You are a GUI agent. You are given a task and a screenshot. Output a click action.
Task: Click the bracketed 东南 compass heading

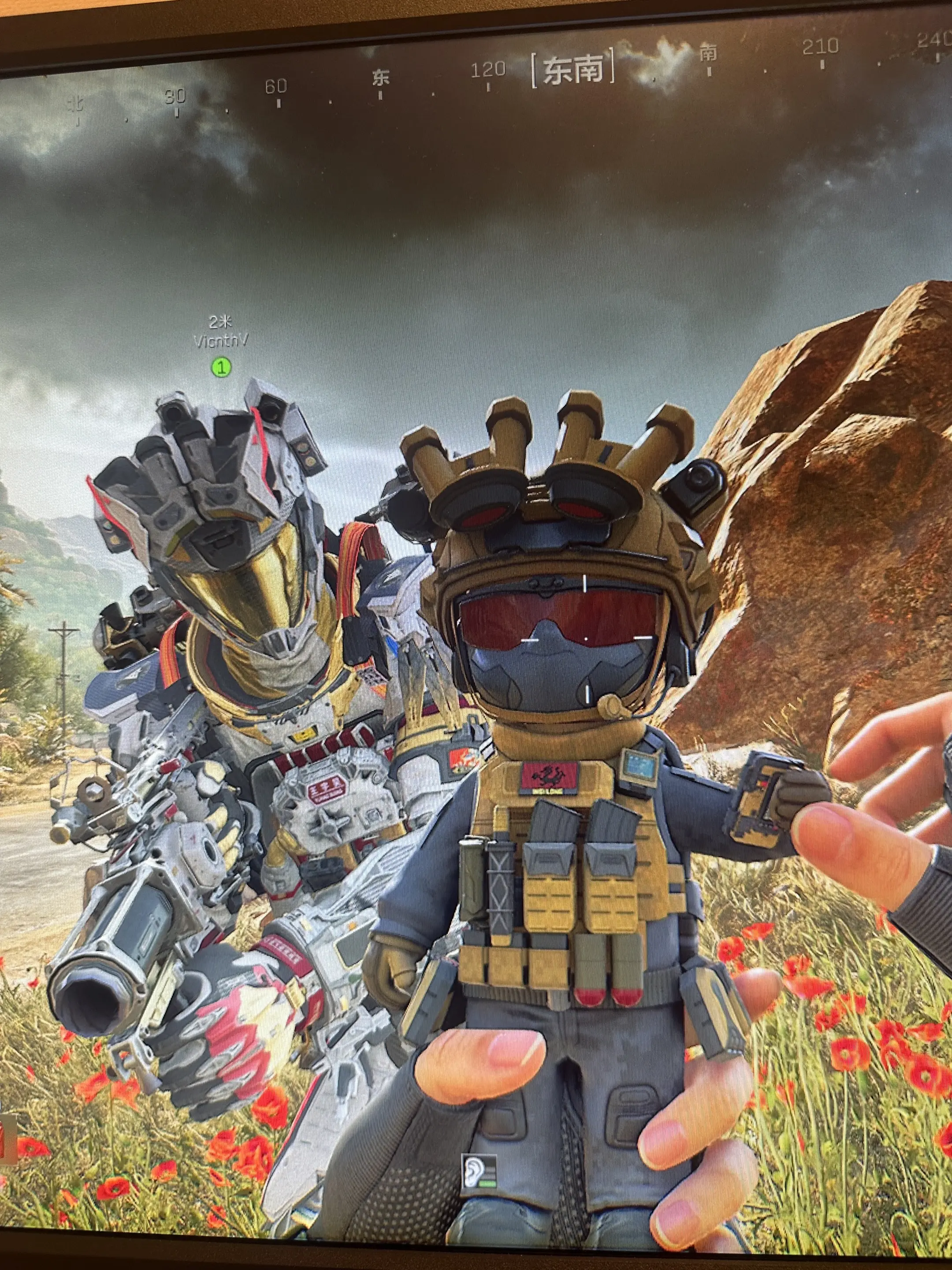coord(573,71)
